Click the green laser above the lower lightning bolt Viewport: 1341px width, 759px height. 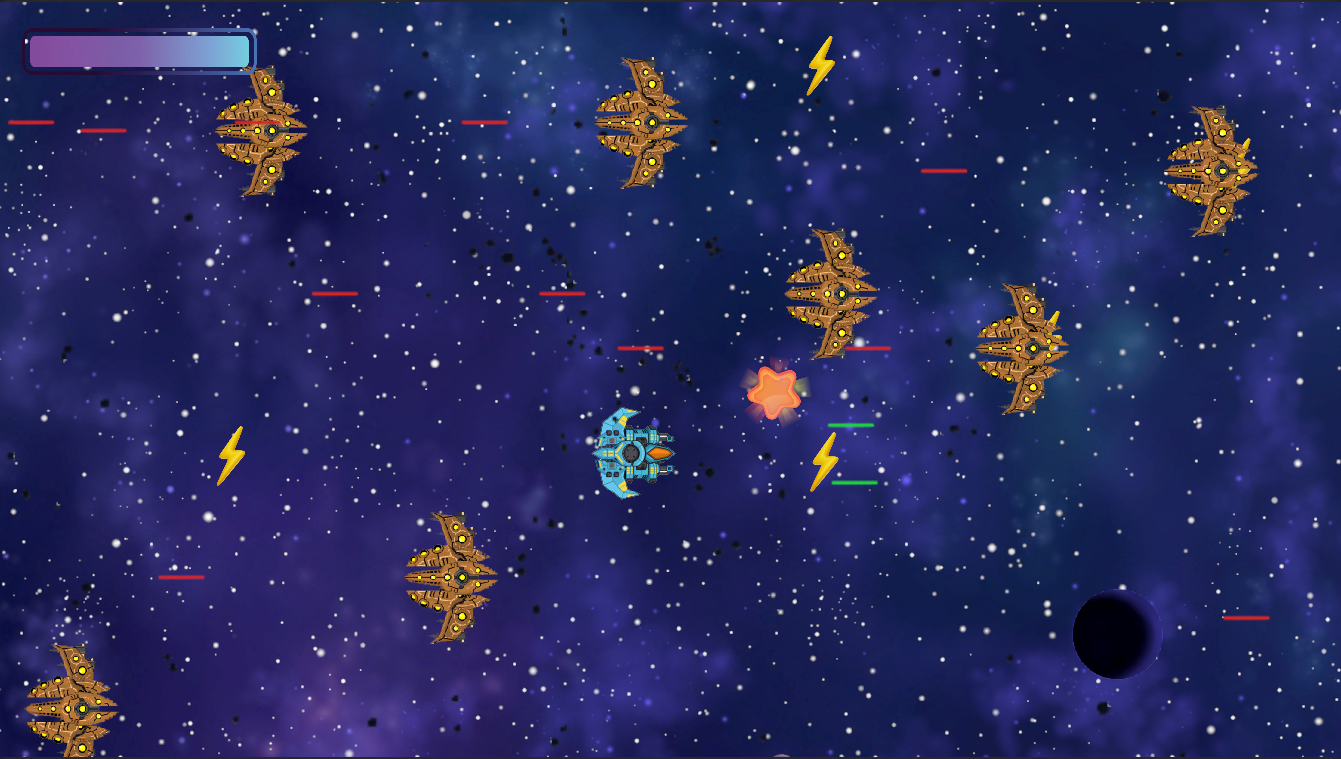point(852,424)
